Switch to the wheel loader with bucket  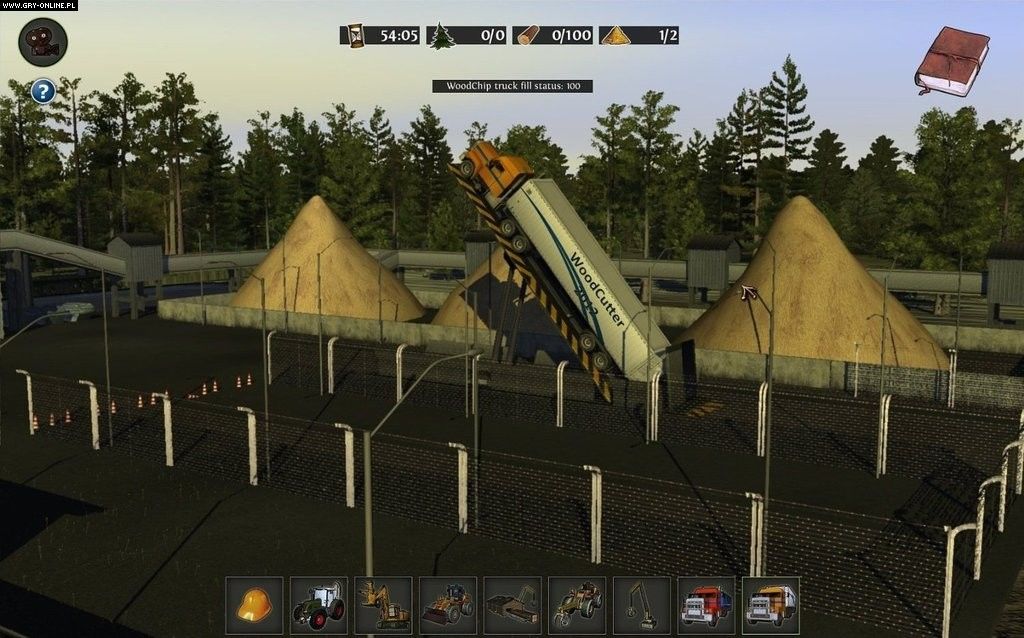(x=448, y=605)
